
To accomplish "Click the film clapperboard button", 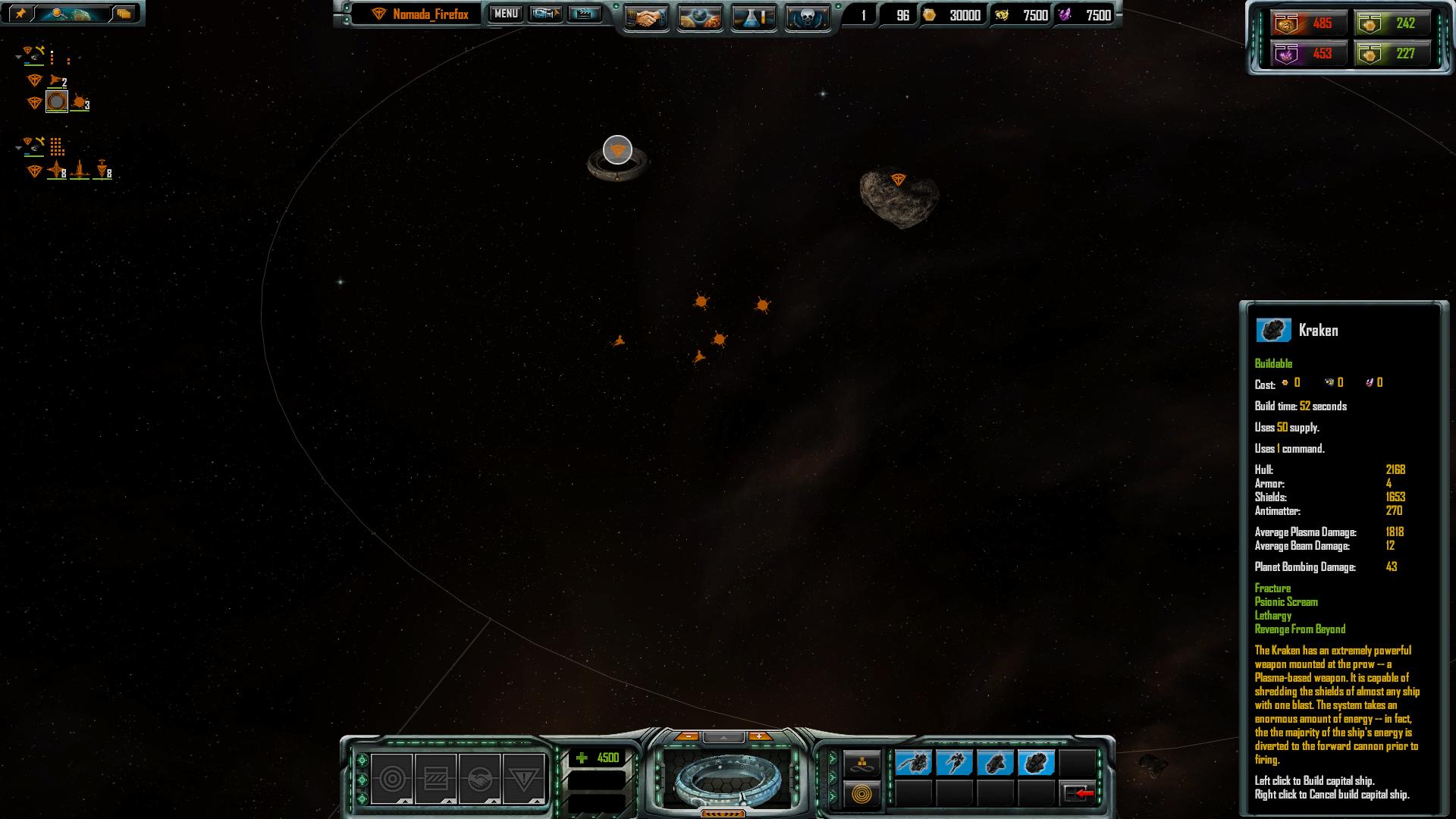I will pos(584,14).
